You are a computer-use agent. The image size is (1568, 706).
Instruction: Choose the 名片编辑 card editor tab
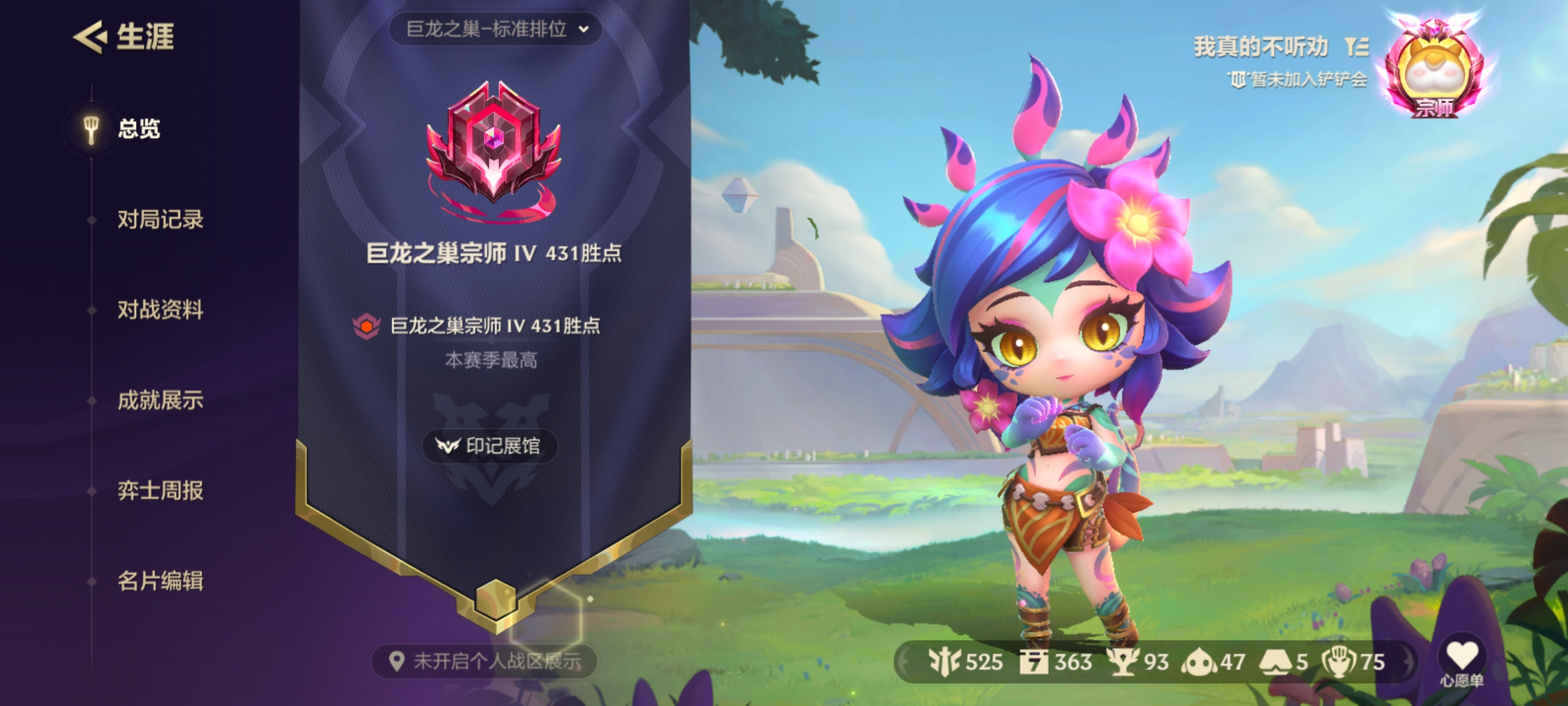click(160, 580)
